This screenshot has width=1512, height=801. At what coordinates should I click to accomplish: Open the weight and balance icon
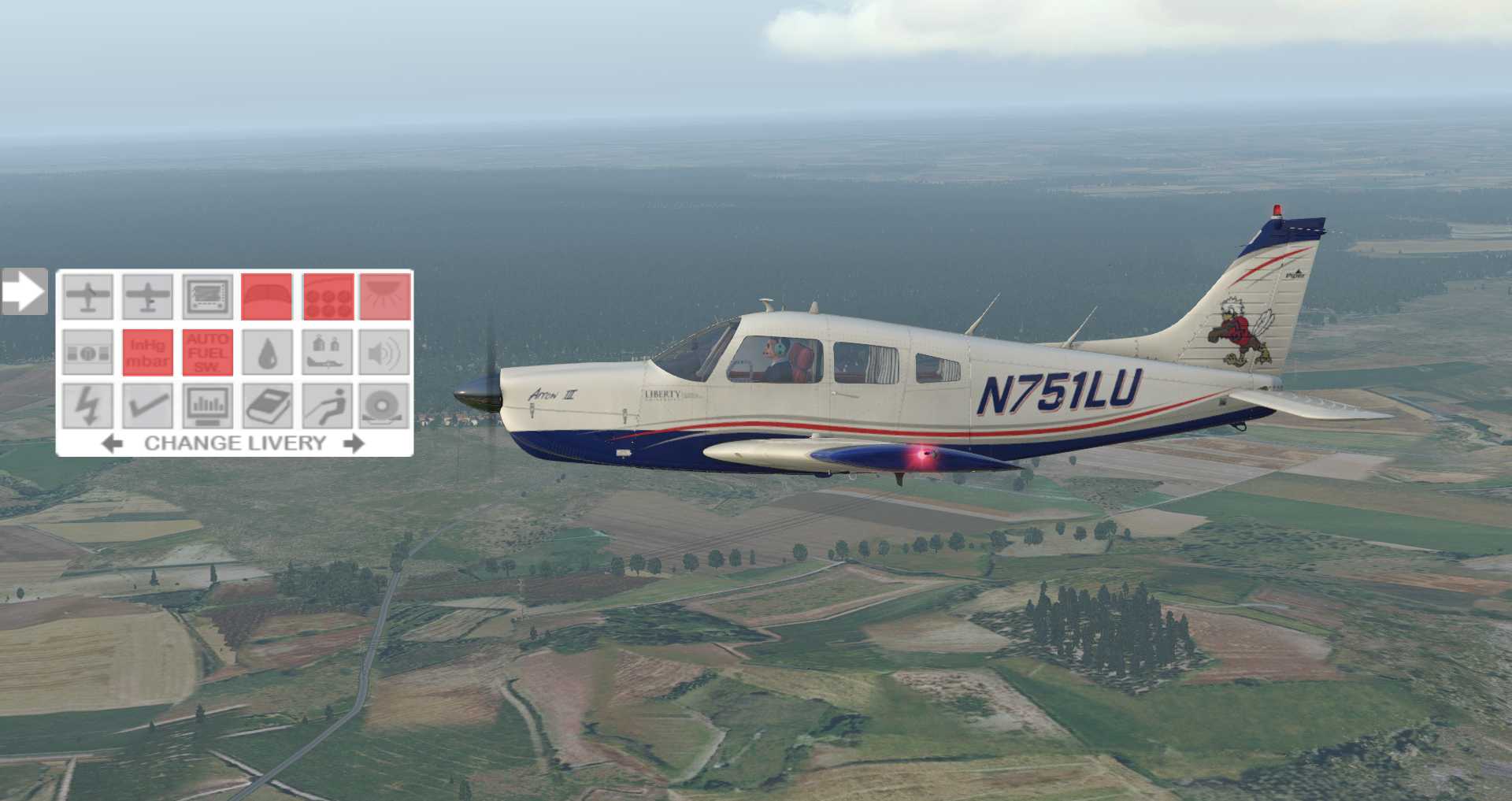pyautogui.click(x=327, y=352)
